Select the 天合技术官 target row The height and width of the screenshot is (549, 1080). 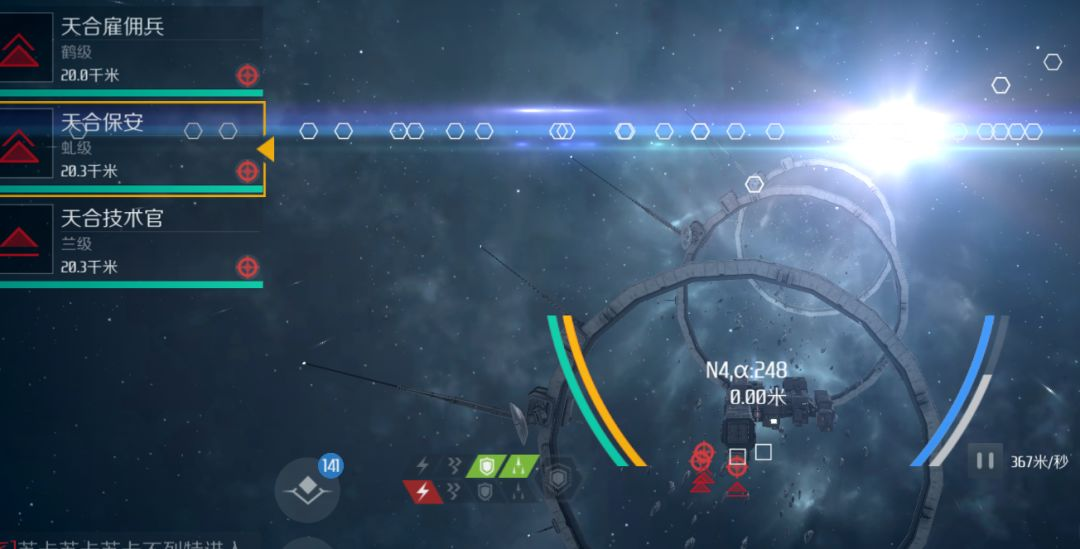[x=130, y=242]
